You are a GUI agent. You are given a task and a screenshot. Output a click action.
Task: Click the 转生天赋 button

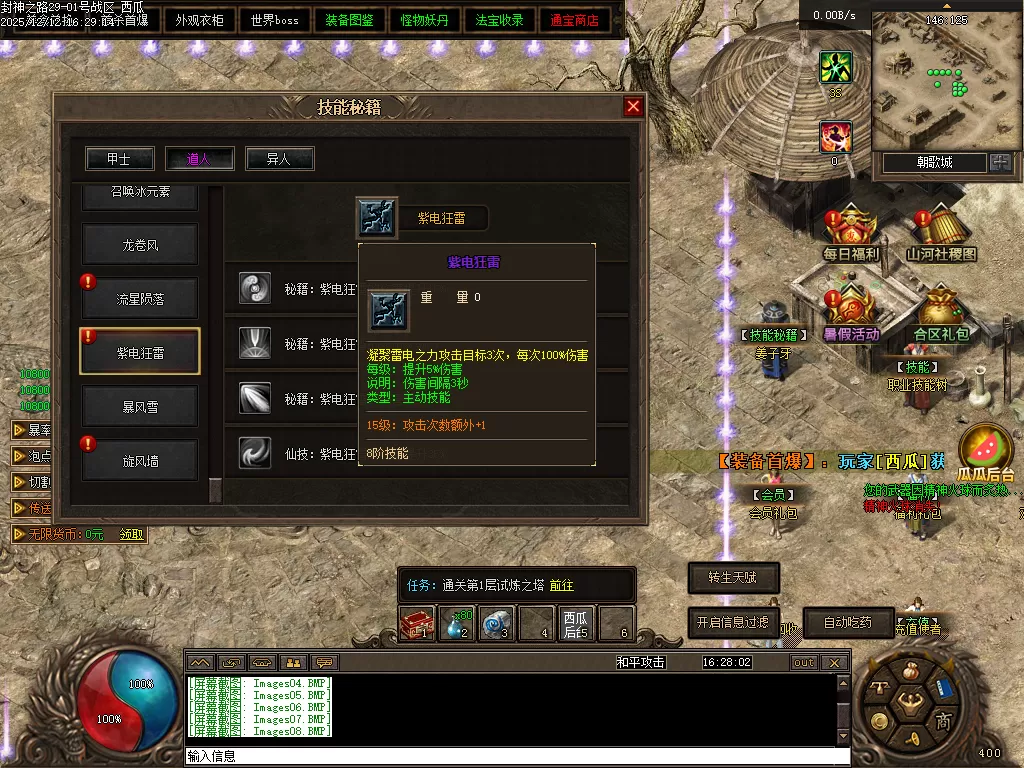[x=733, y=578]
